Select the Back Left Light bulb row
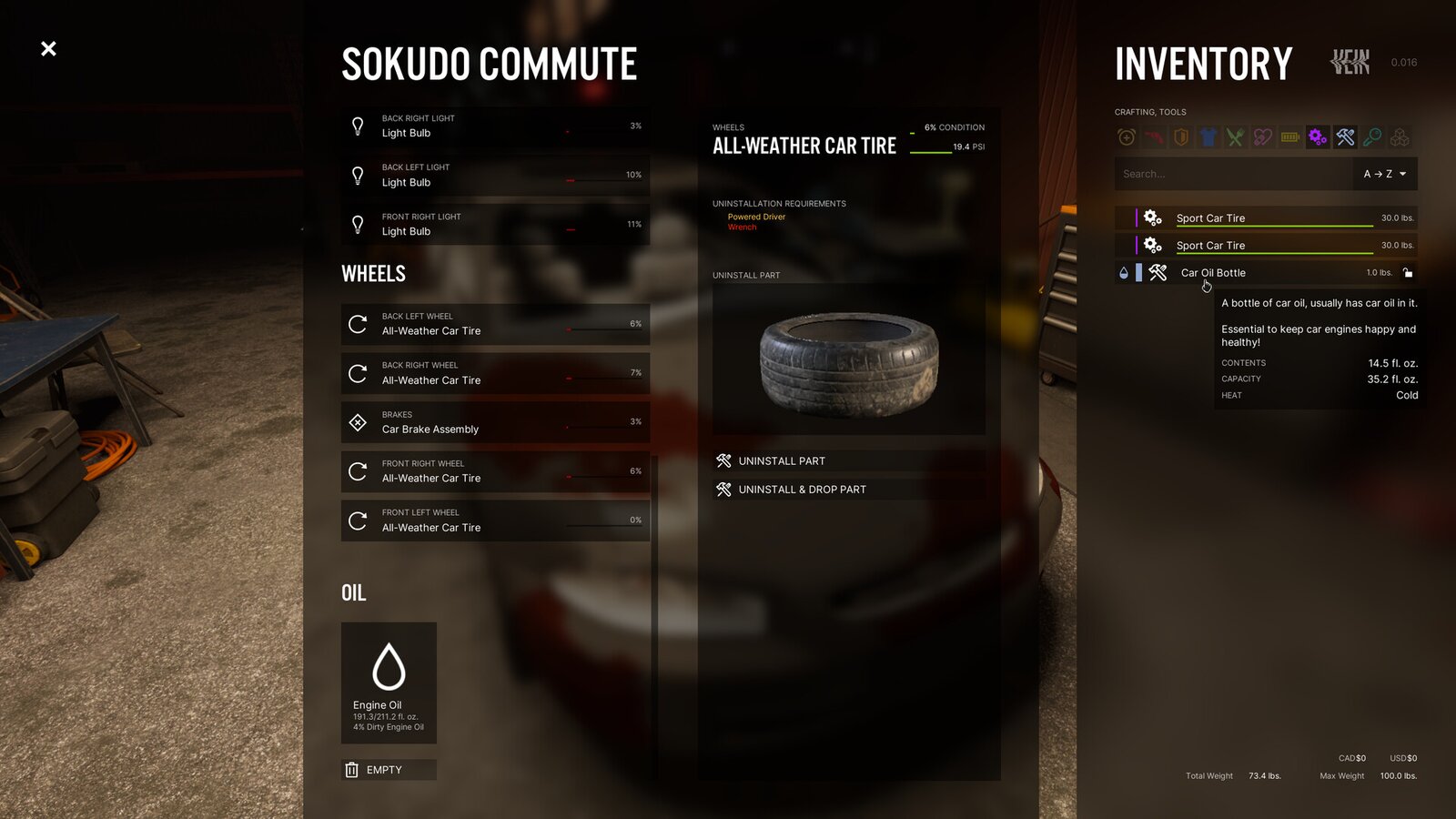The height and width of the screenshot is (819, 1456). (495, 176)
